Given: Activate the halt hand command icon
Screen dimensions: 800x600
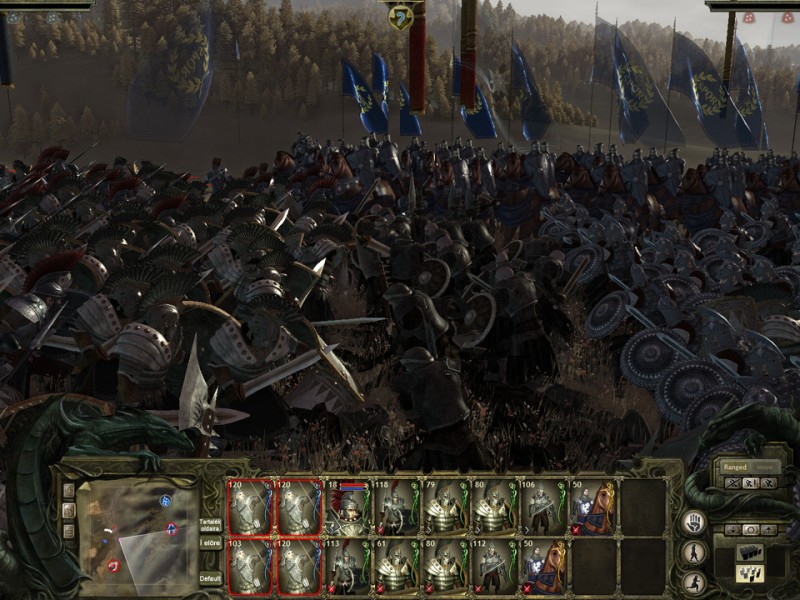Looking at the screenshot, I should pyautogui.click(x=694, y=522).
